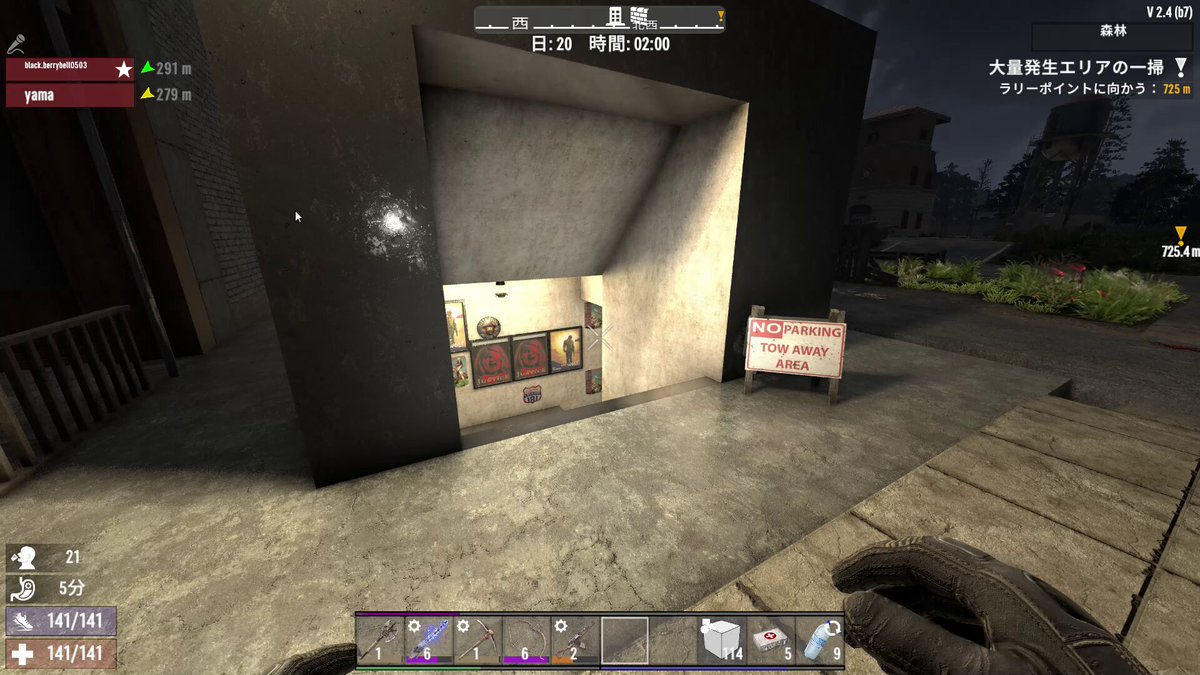Click the microphone voice chat icon
The height and width of the screenshot is (675, 1200).
point(16,43)
